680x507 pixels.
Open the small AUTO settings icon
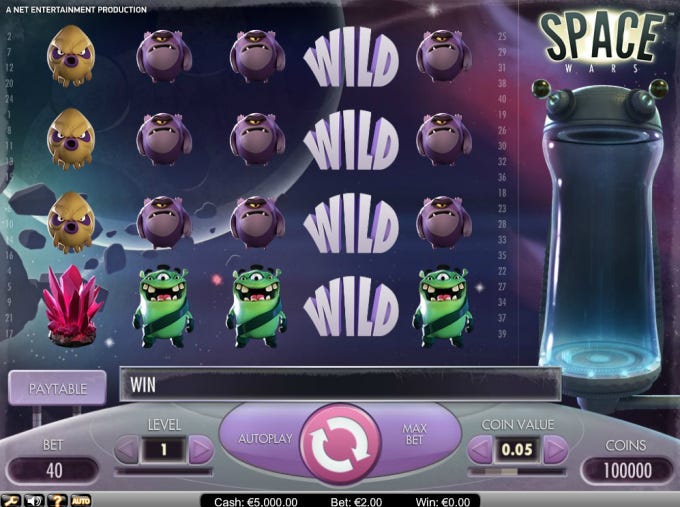(x=81, y=499)
